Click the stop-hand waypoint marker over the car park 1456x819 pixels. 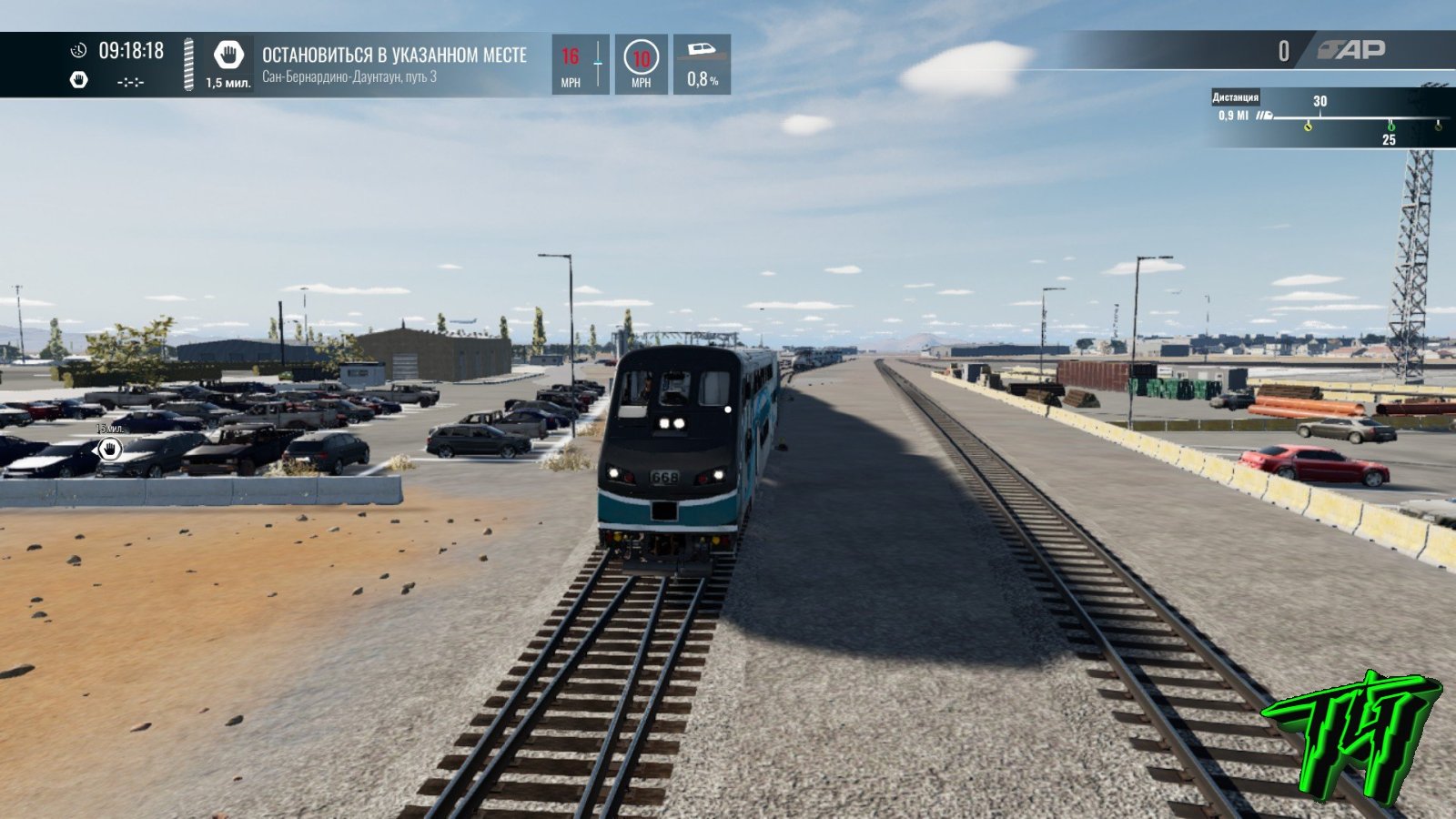coord(110,448)
